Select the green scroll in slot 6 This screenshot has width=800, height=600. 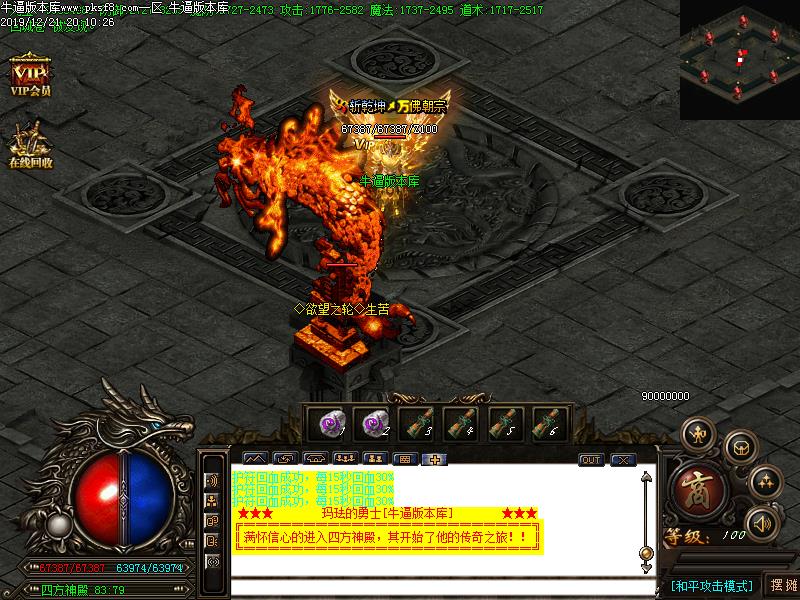point(549,424)
